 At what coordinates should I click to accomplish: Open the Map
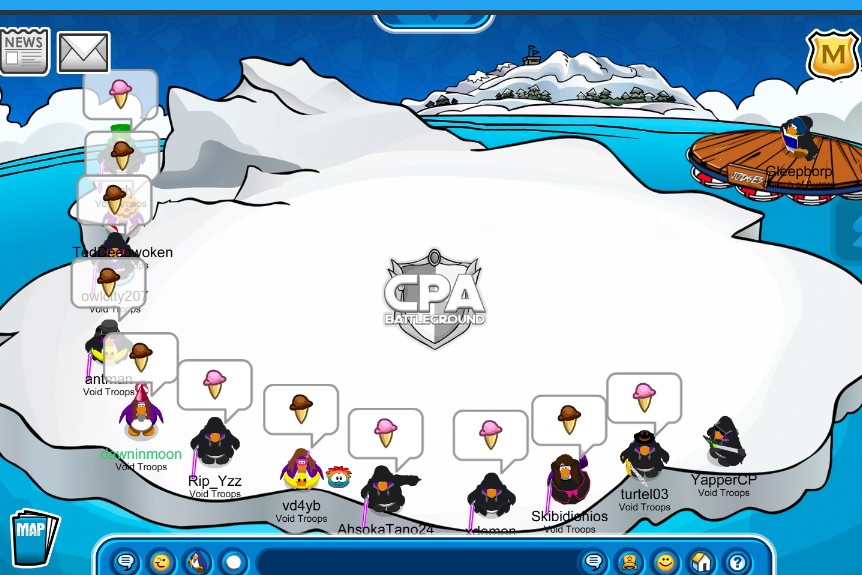click(x=33, y=539)
